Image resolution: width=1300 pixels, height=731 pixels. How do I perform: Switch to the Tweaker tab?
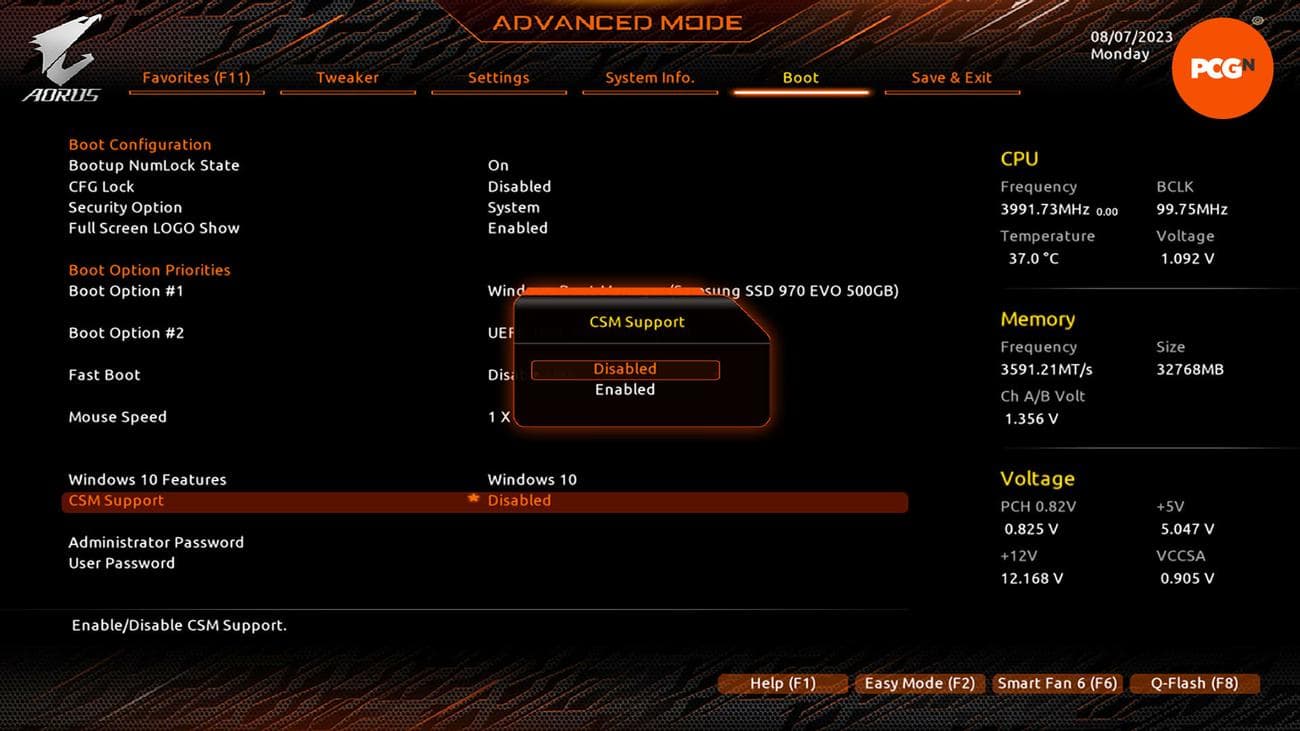tap(347, 77)
